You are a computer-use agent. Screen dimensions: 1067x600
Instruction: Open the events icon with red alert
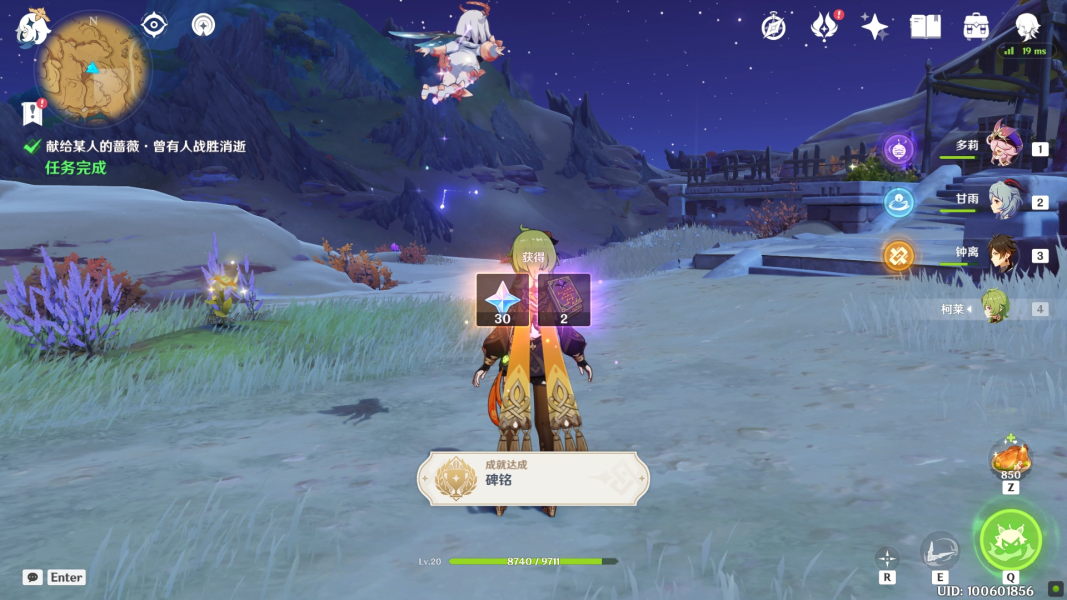[823, 27]
